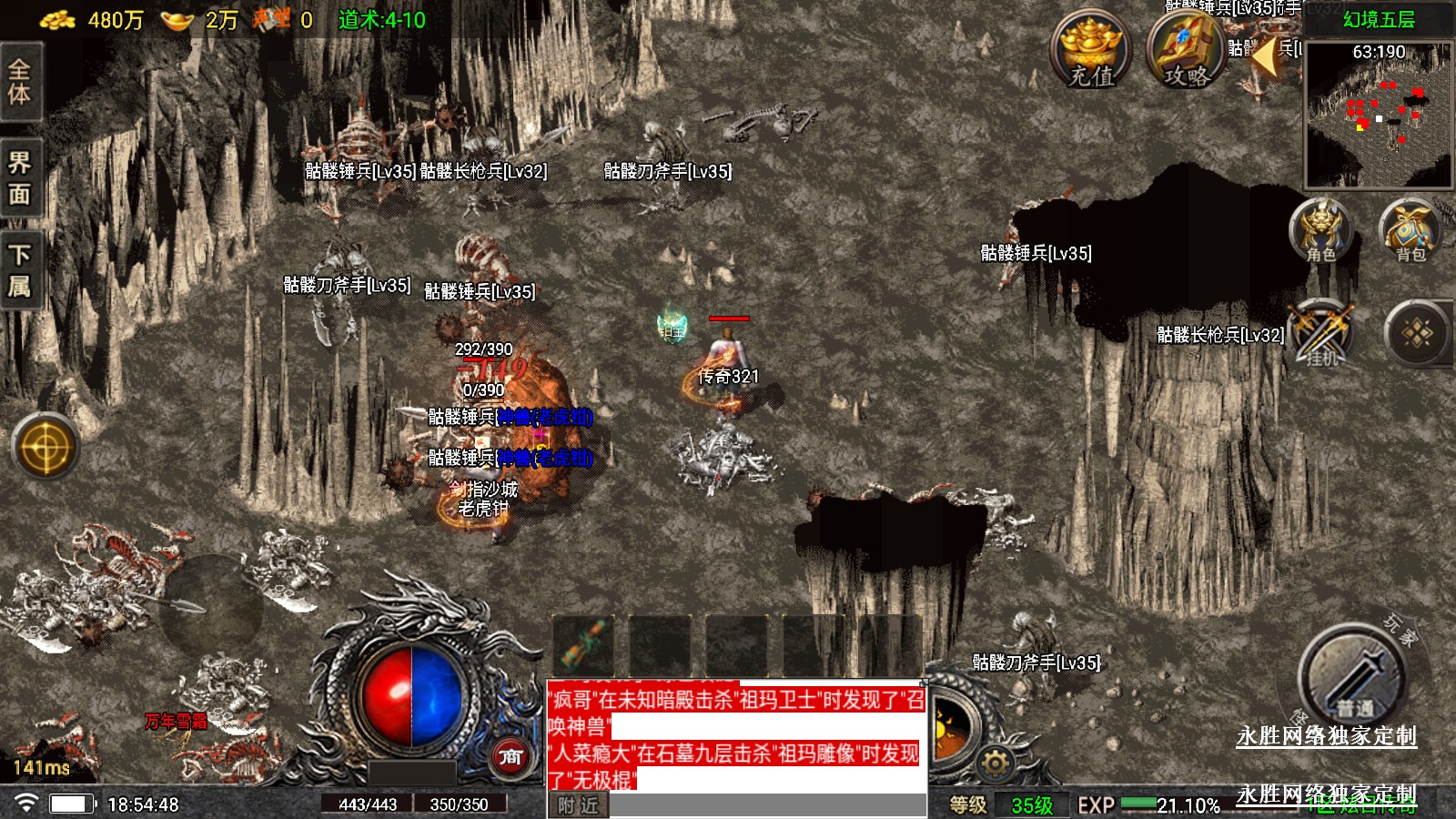
Task: Open settings with the gear icon
Action: click(x=995, y=763)
